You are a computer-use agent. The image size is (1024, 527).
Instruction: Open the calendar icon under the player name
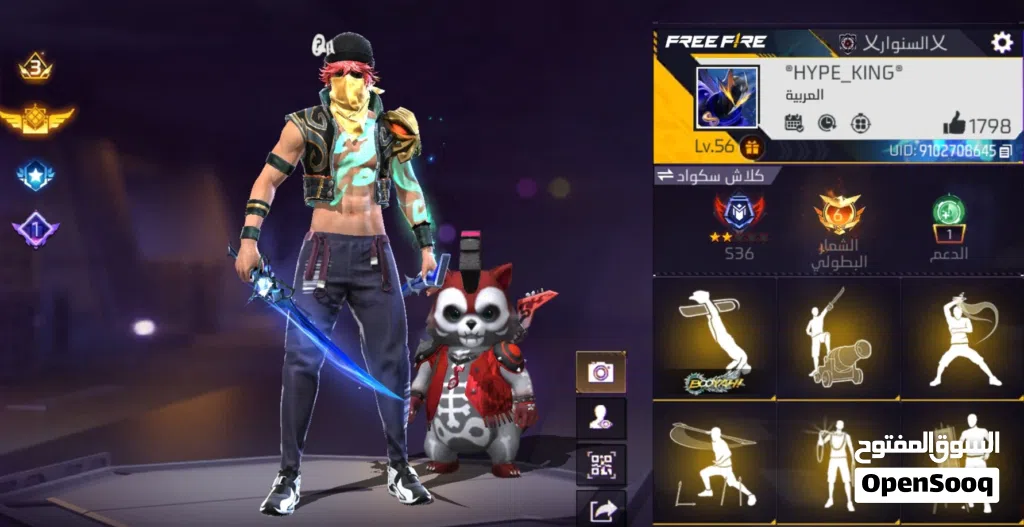(794, 123)
